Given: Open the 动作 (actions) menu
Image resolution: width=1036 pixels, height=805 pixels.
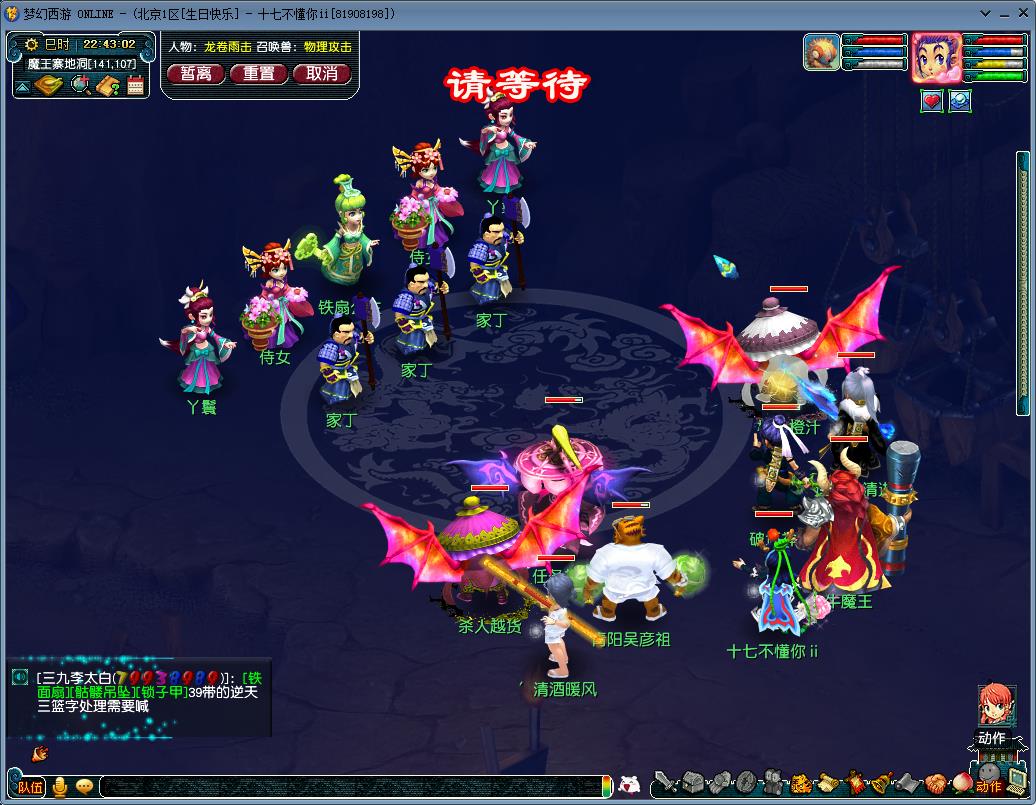Looking at the screenshot, I should (992, 739).
